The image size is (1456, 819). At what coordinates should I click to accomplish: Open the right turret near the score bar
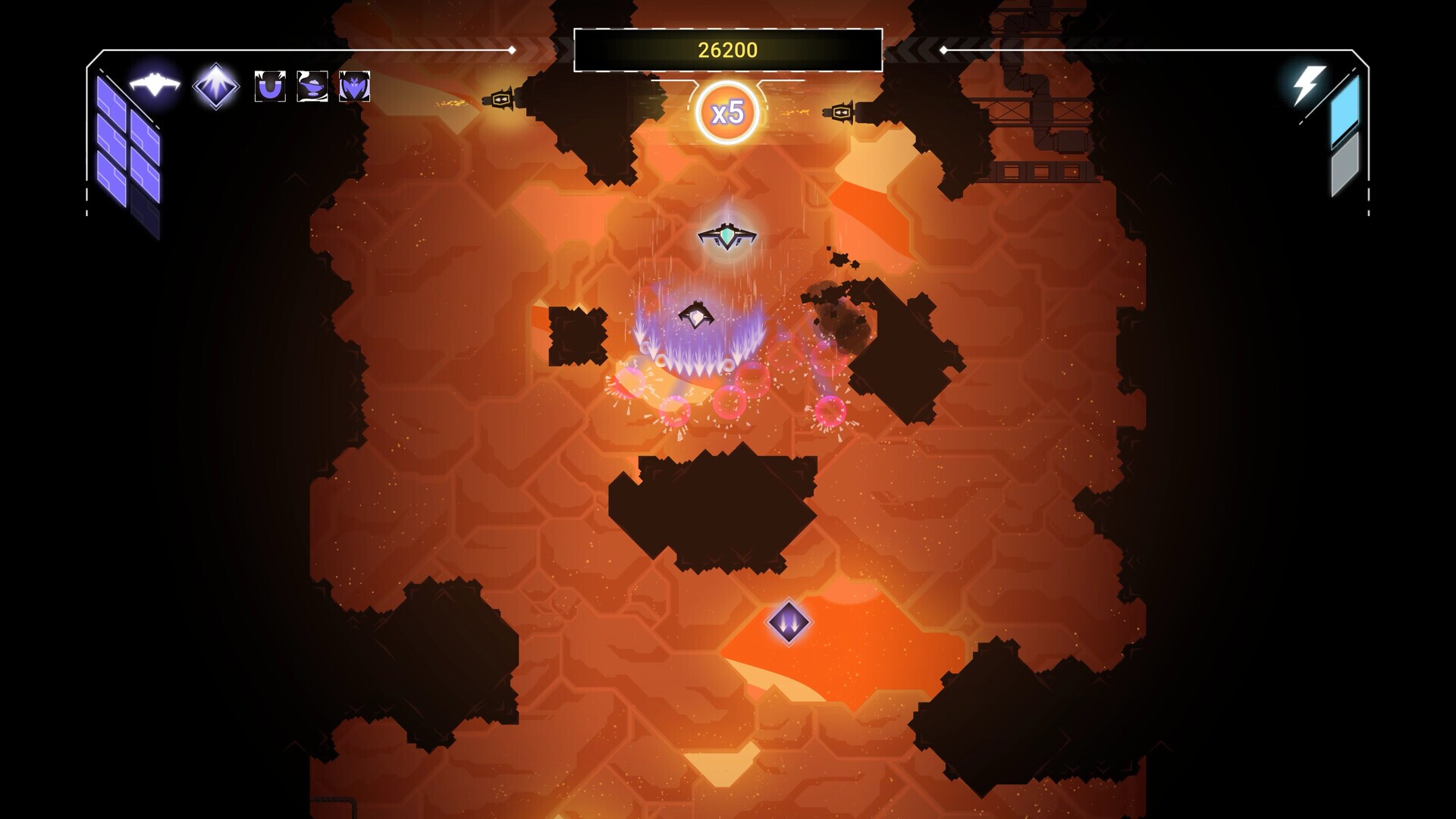(x=842, y=112)
